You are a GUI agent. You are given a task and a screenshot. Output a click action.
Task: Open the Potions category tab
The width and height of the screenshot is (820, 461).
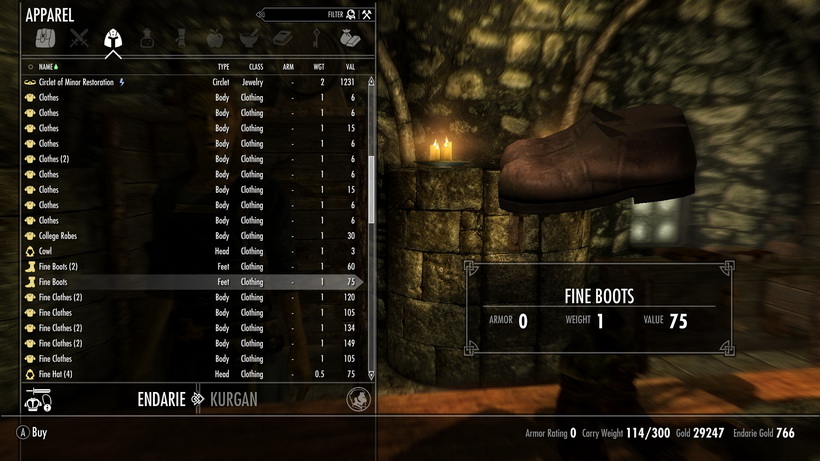pyautogui.click(x=147, y=39)
